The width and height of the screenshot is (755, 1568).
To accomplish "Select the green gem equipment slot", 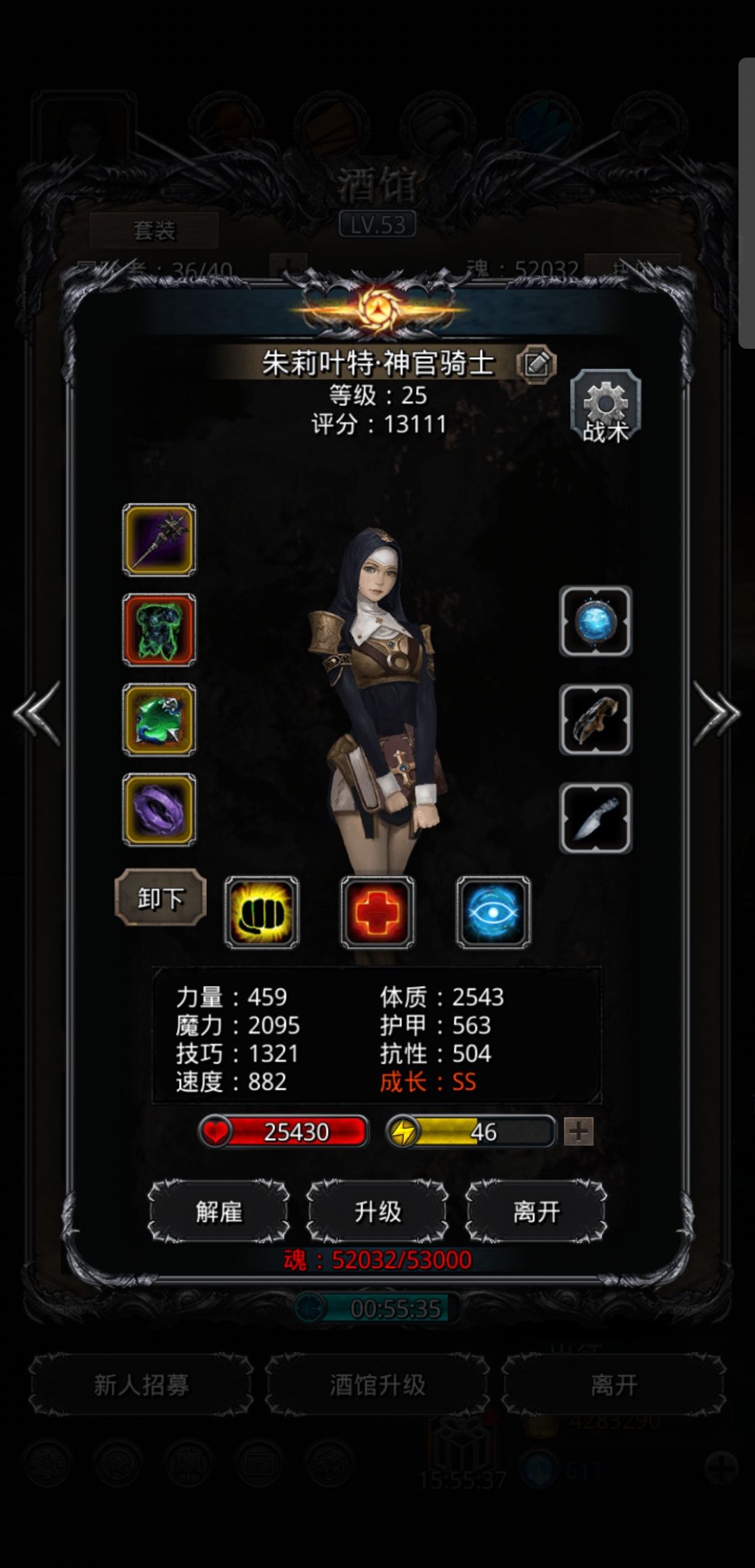I will 159,720.
